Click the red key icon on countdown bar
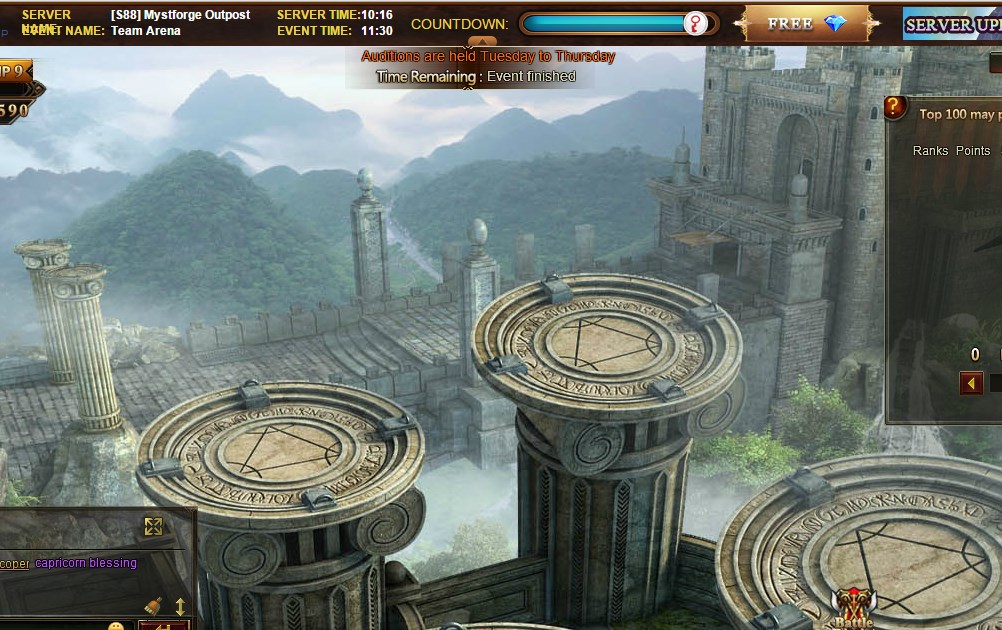 click(x=694, y=24)
